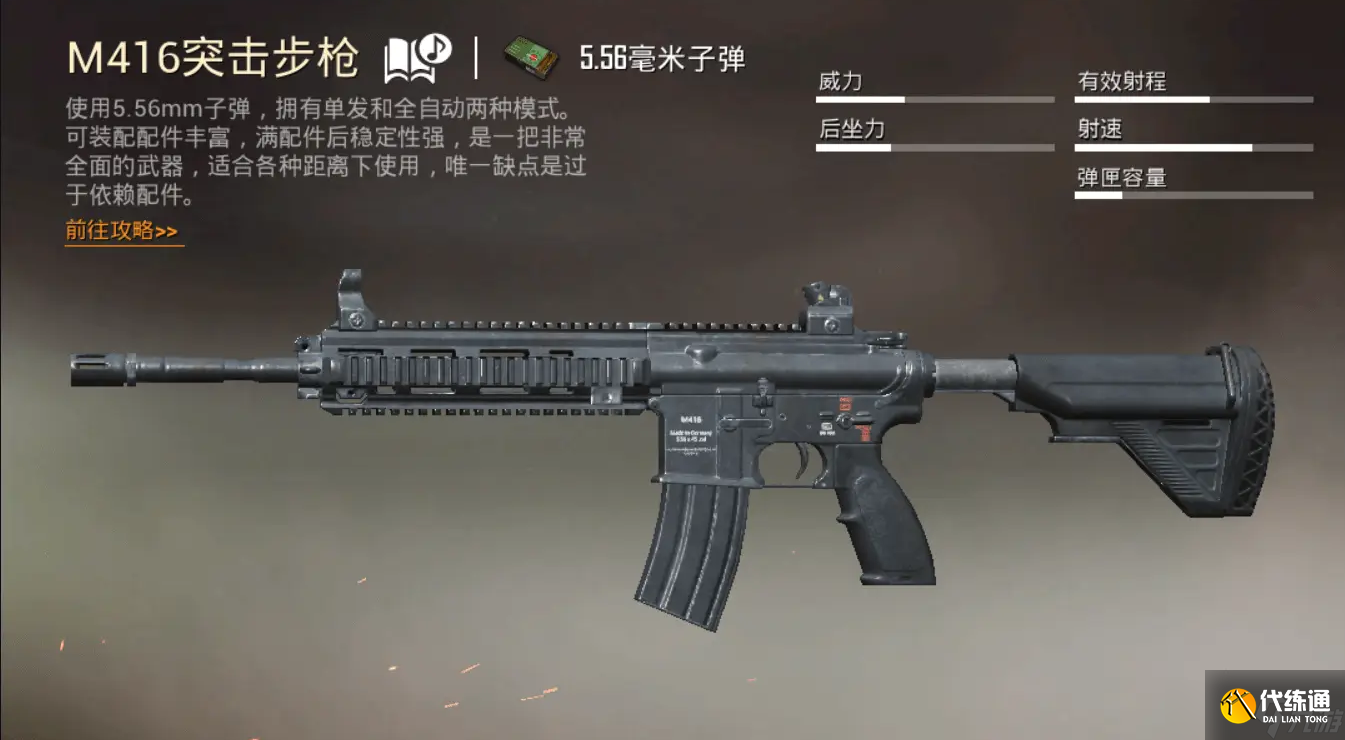
Task: Click the 后坐力 recoil stat bar
Action: (x=935, y=147)
